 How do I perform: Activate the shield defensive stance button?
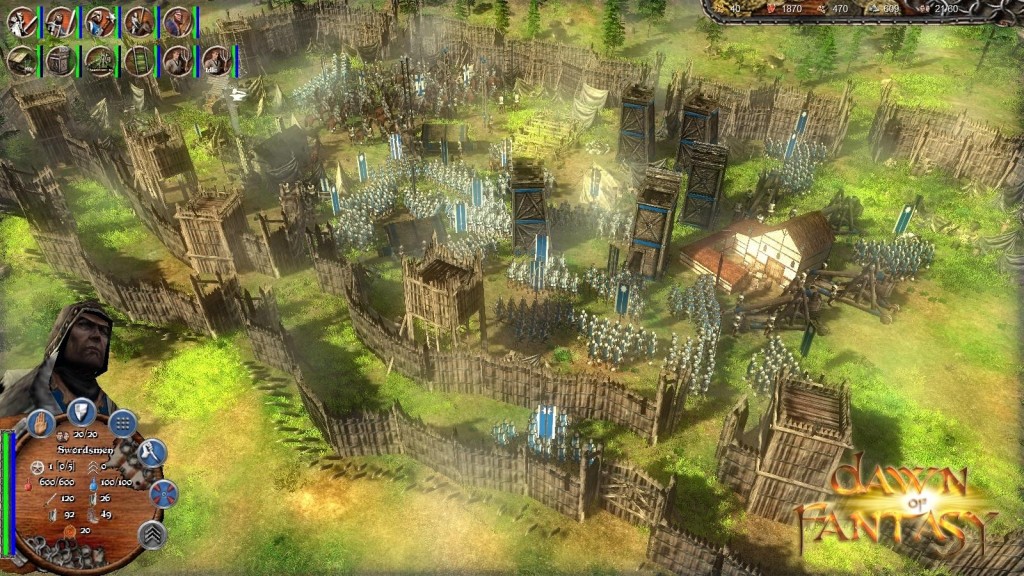(82, 410)
